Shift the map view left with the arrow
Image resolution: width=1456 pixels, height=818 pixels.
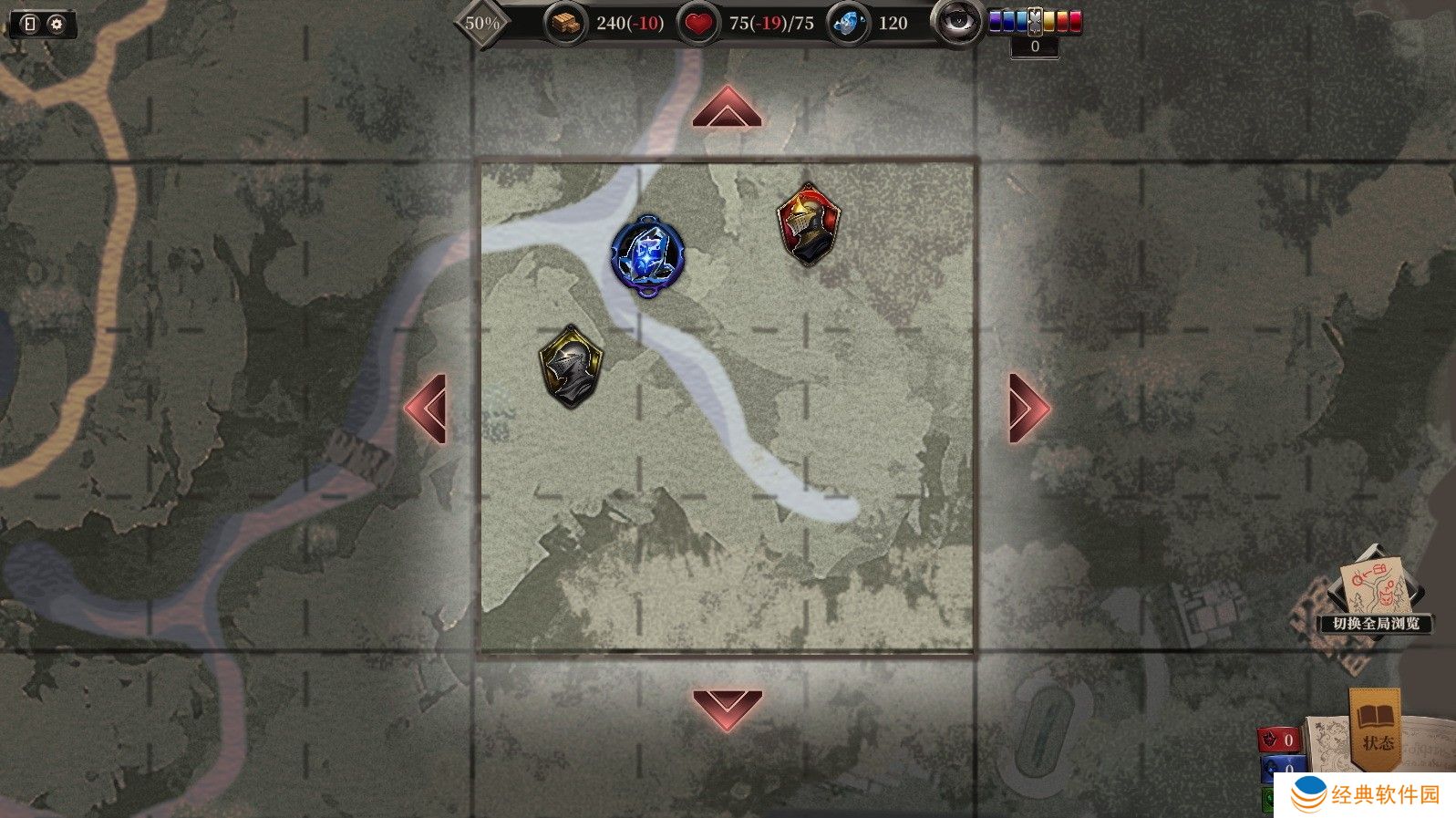click(x=427, y=408)
